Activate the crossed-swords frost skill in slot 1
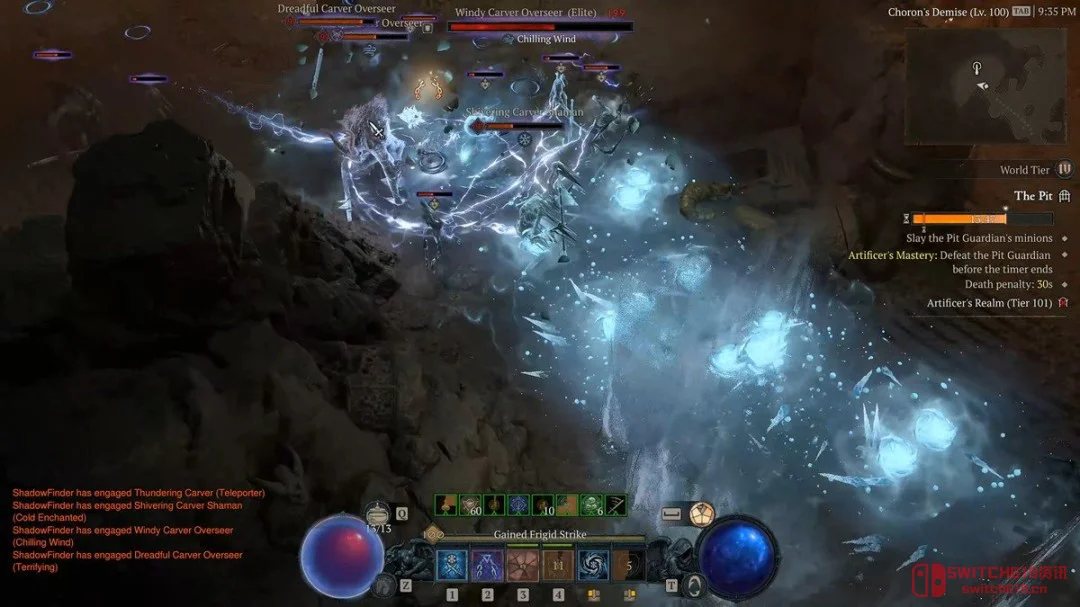The width and height of the screenshot is (1080, 607). point(452,566)
